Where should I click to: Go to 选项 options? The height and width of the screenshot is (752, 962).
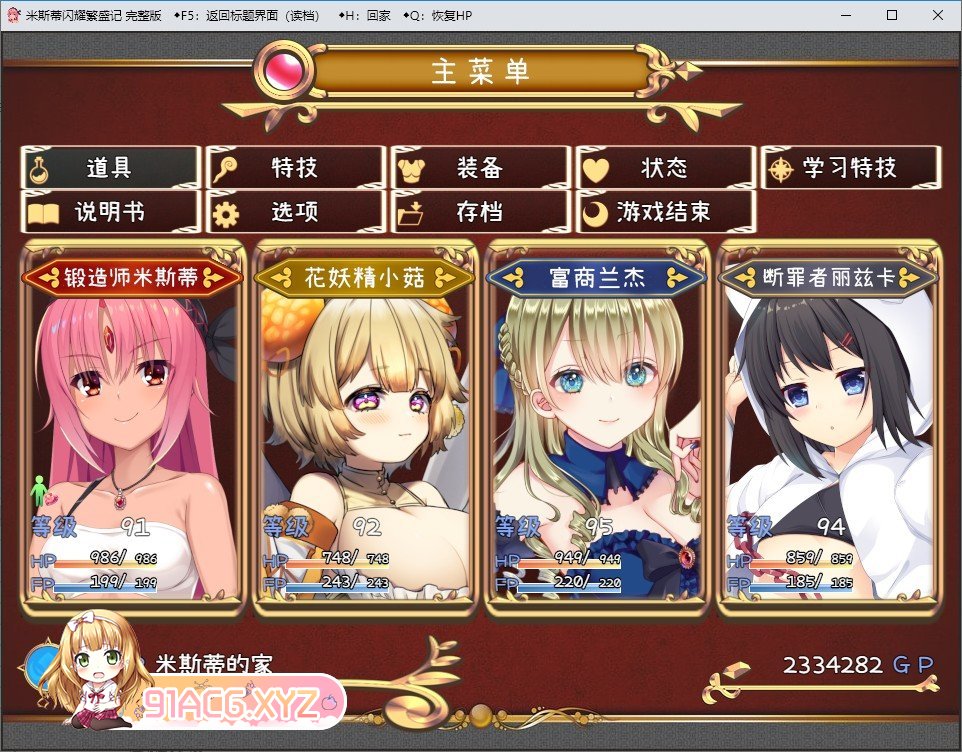(295, 212)
